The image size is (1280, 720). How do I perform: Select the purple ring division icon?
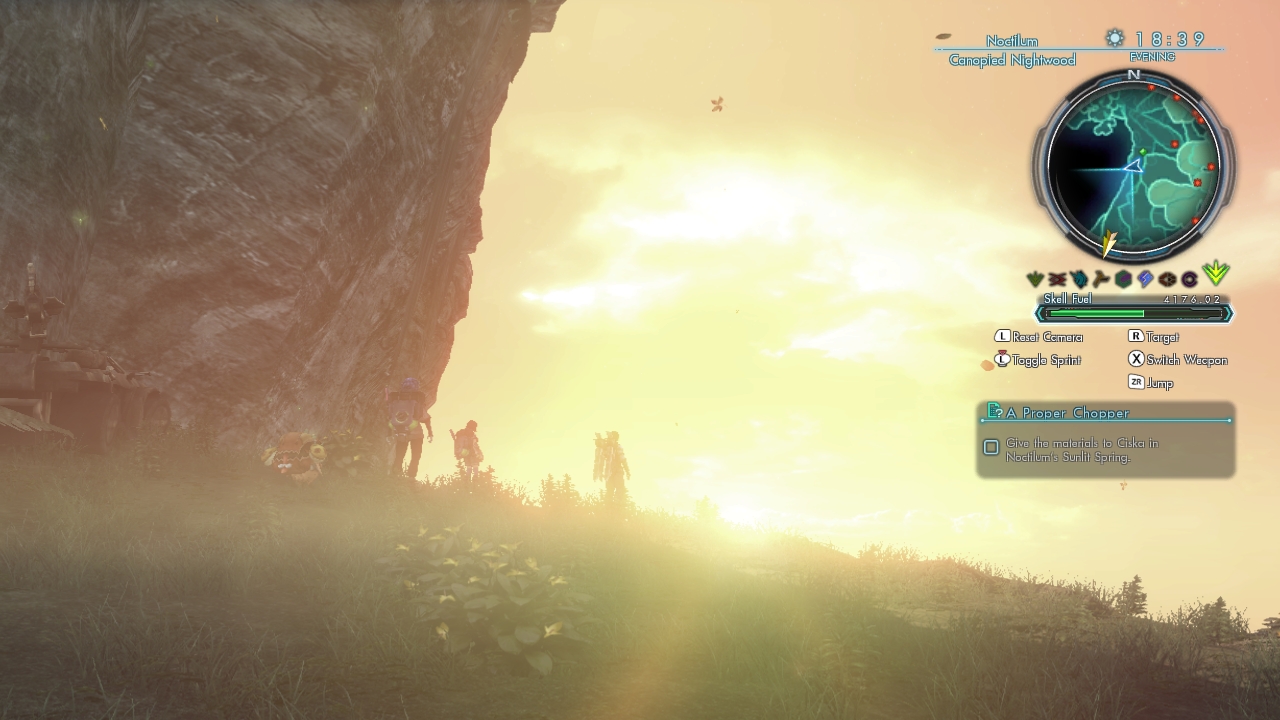[1189, 280]
